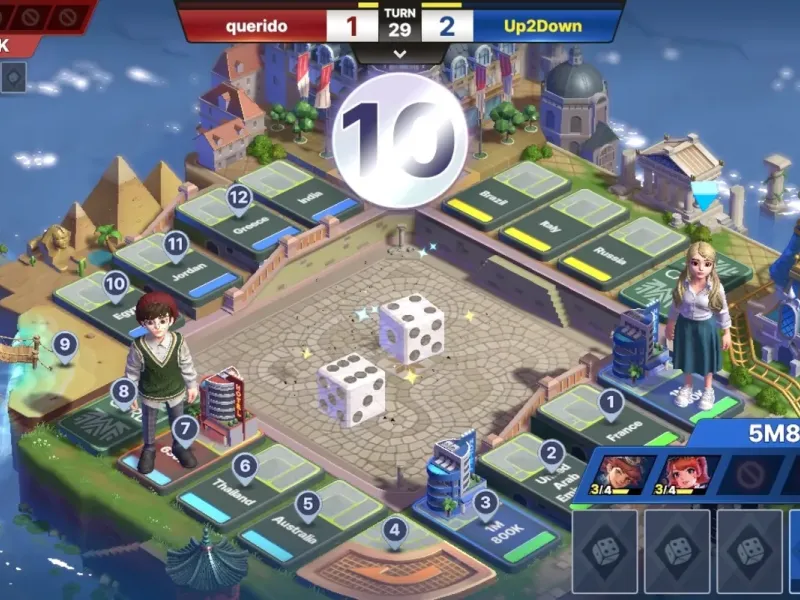800x600 pixels.
Task: Select the red-haired girl character card
Action: coord(679,473)
